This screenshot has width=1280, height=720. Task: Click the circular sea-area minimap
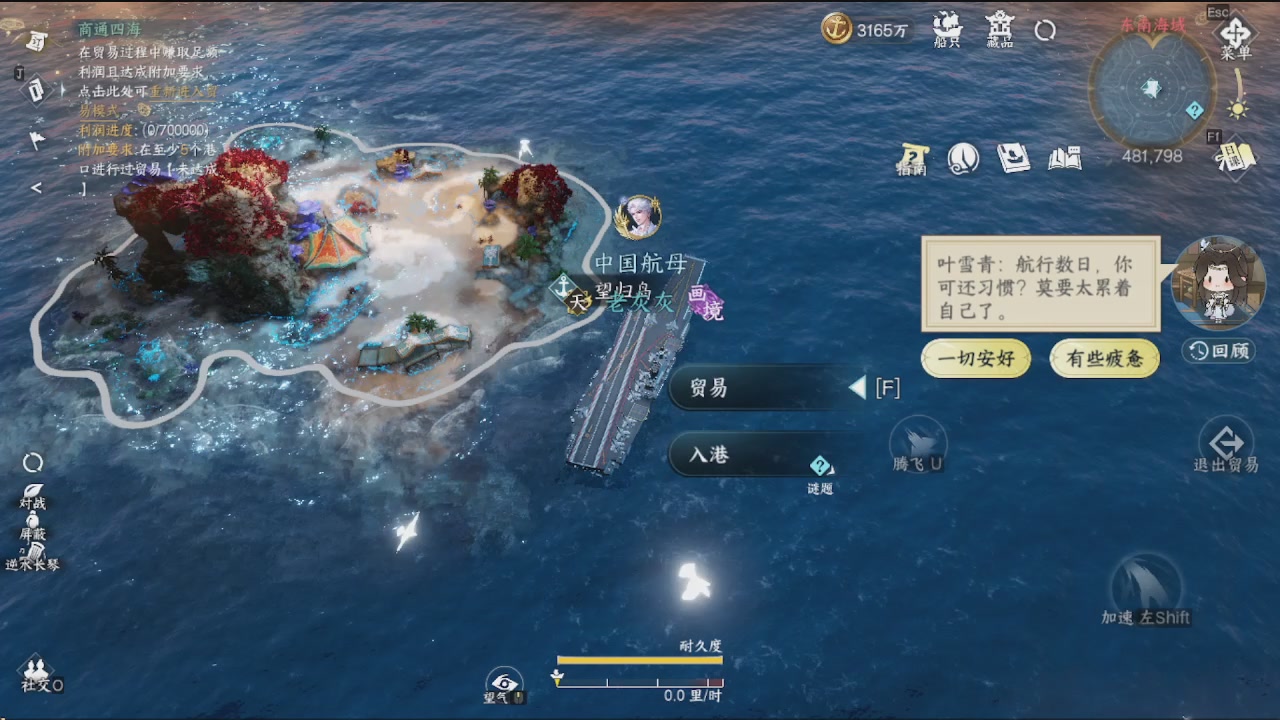coord(1152,89)
